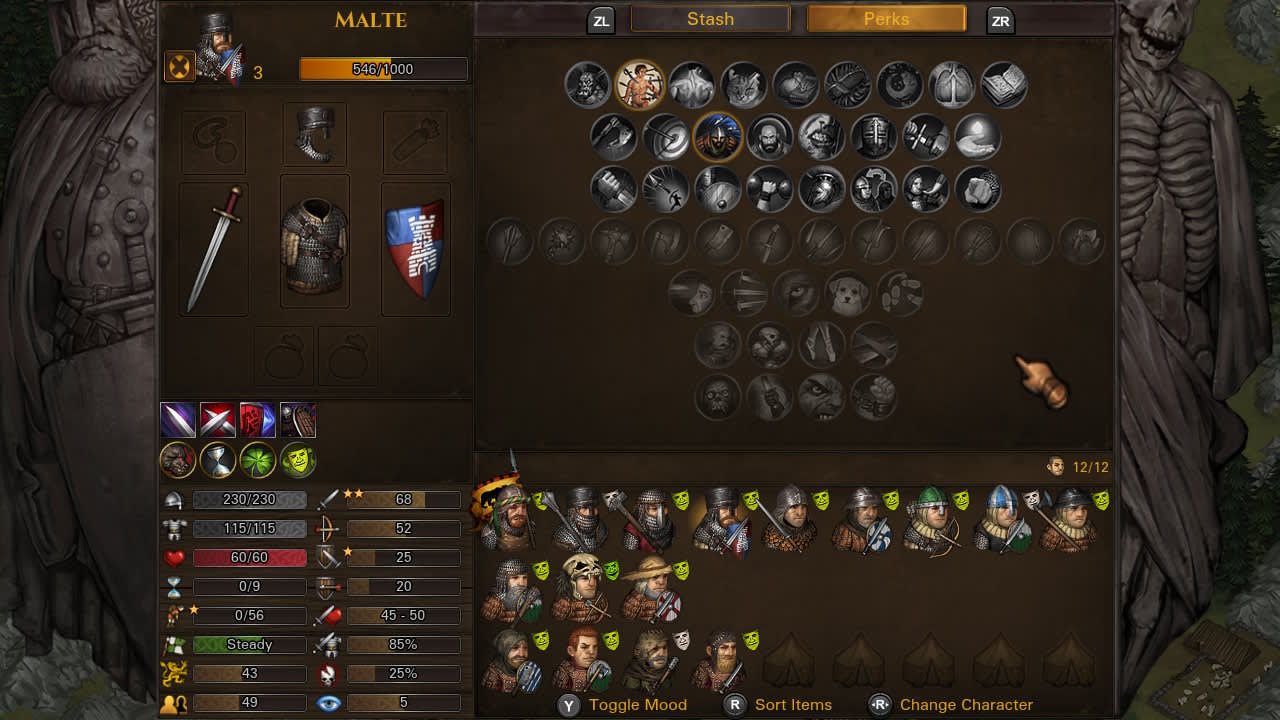Viewport: 1280px width, 720px height.
Task: Select the bullseye Fast Adaptation perk
Action: (667, 137)
